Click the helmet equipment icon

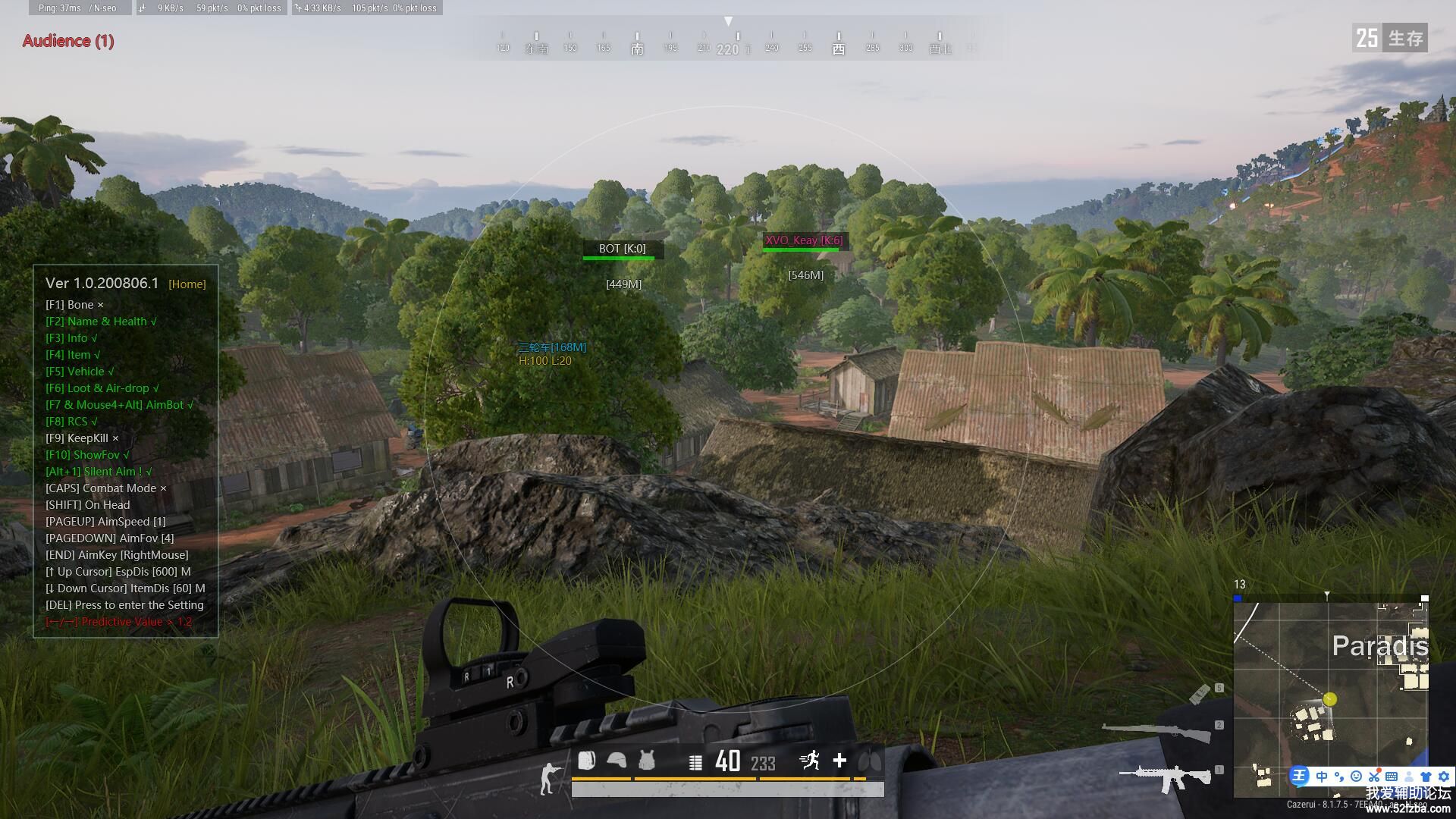point(617,761)
